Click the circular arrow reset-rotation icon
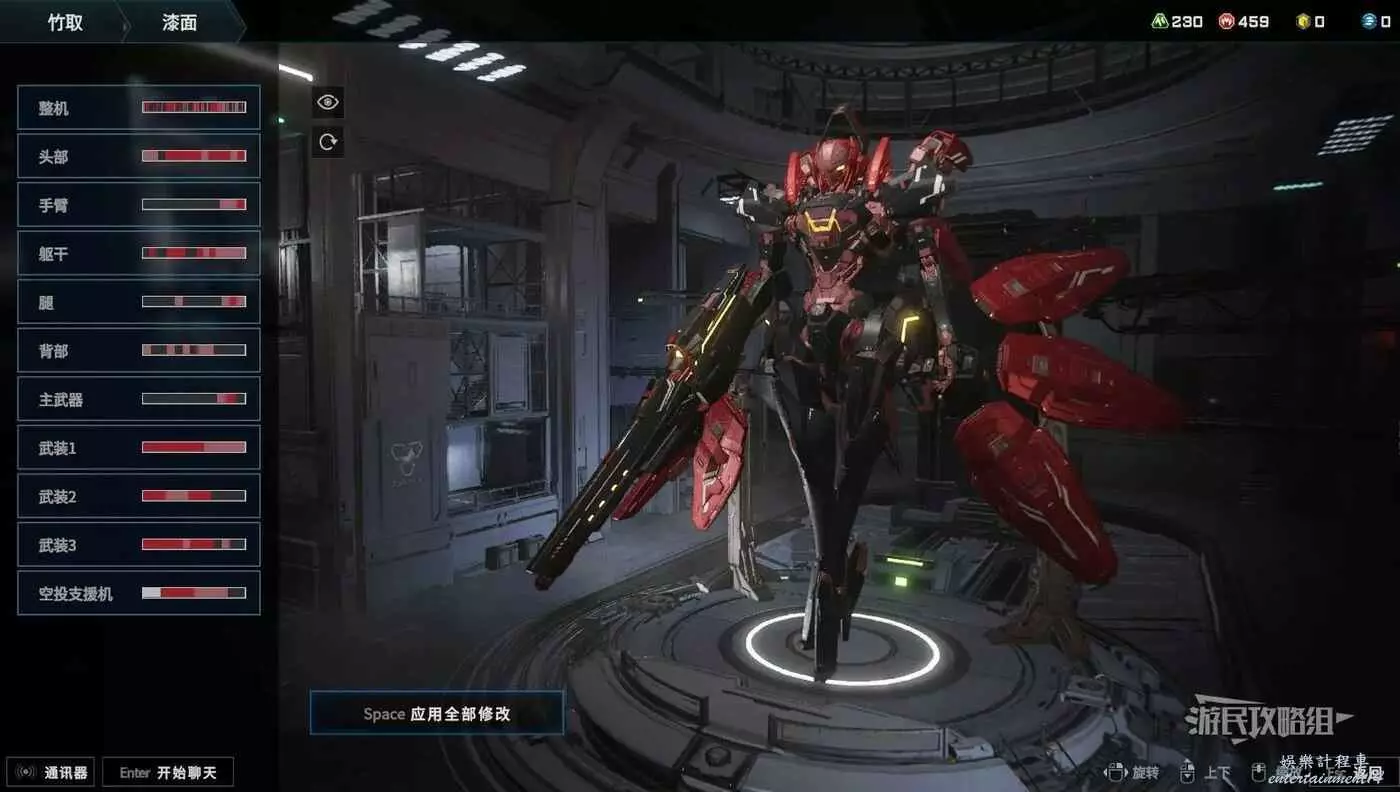Viewport: 1400px width, 792px height. [x=328, y=142]
